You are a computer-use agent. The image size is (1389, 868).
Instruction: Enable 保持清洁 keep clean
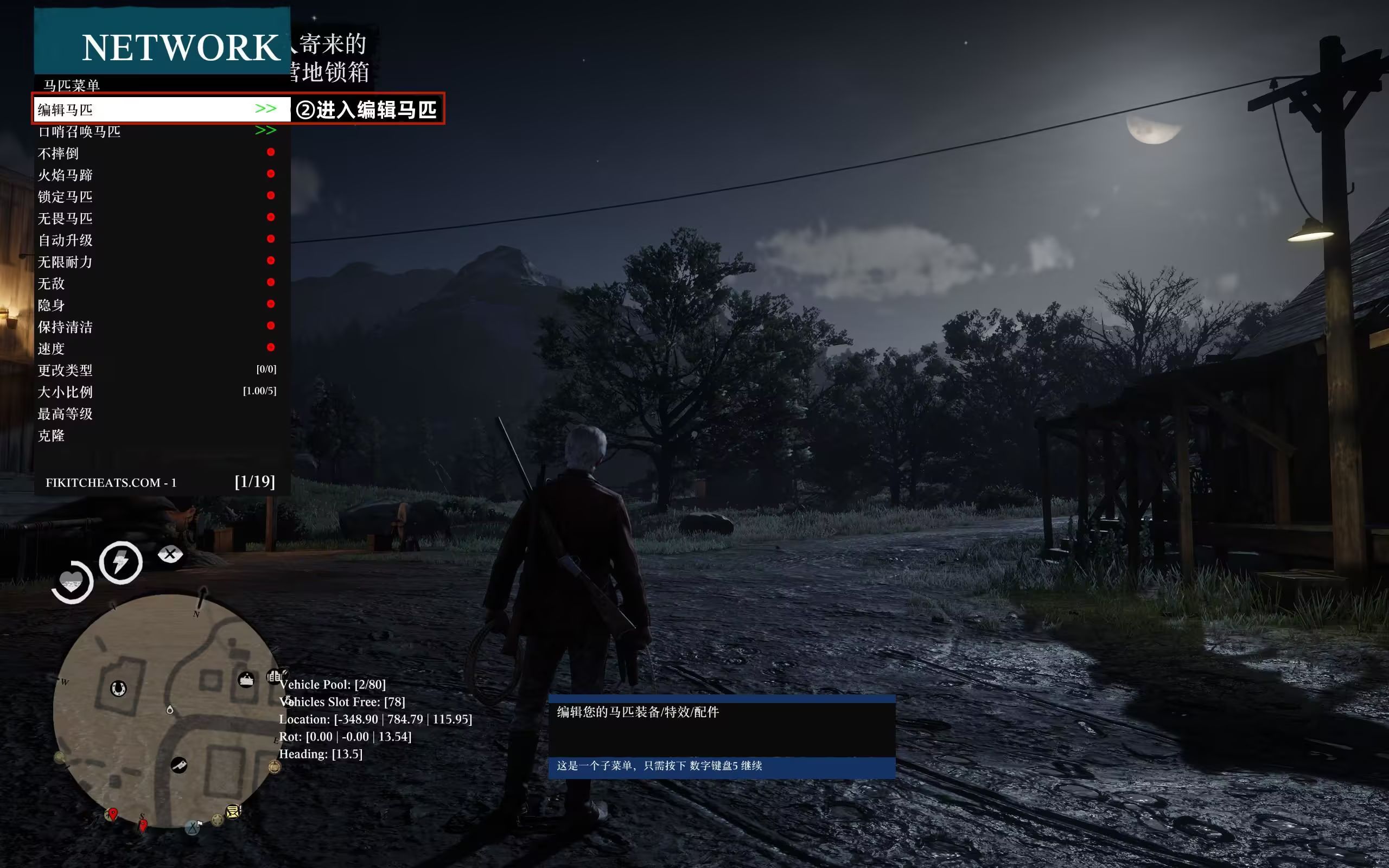(x=156, y=327)
